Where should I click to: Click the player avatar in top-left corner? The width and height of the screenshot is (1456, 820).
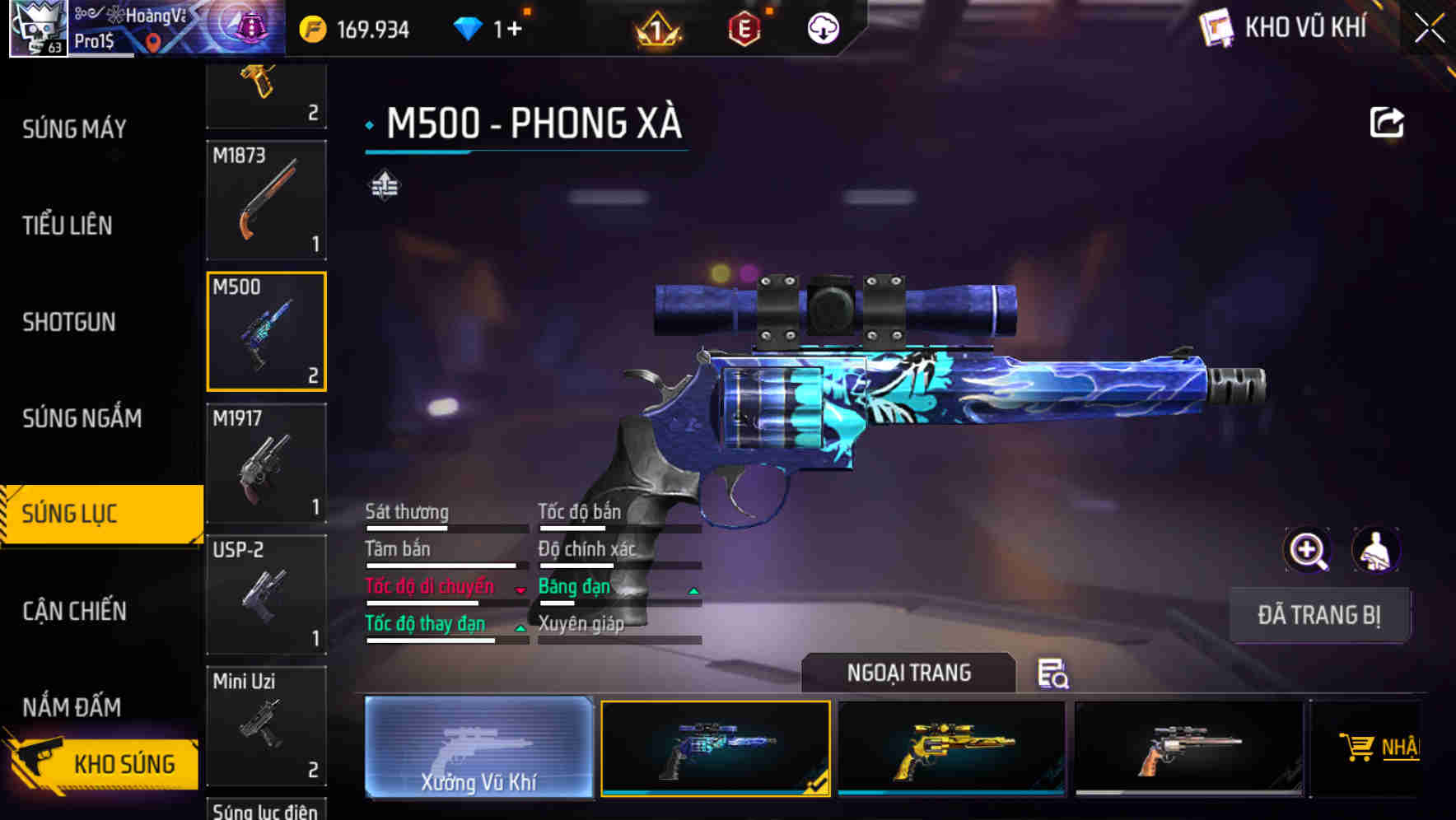[x=37, y=27]
